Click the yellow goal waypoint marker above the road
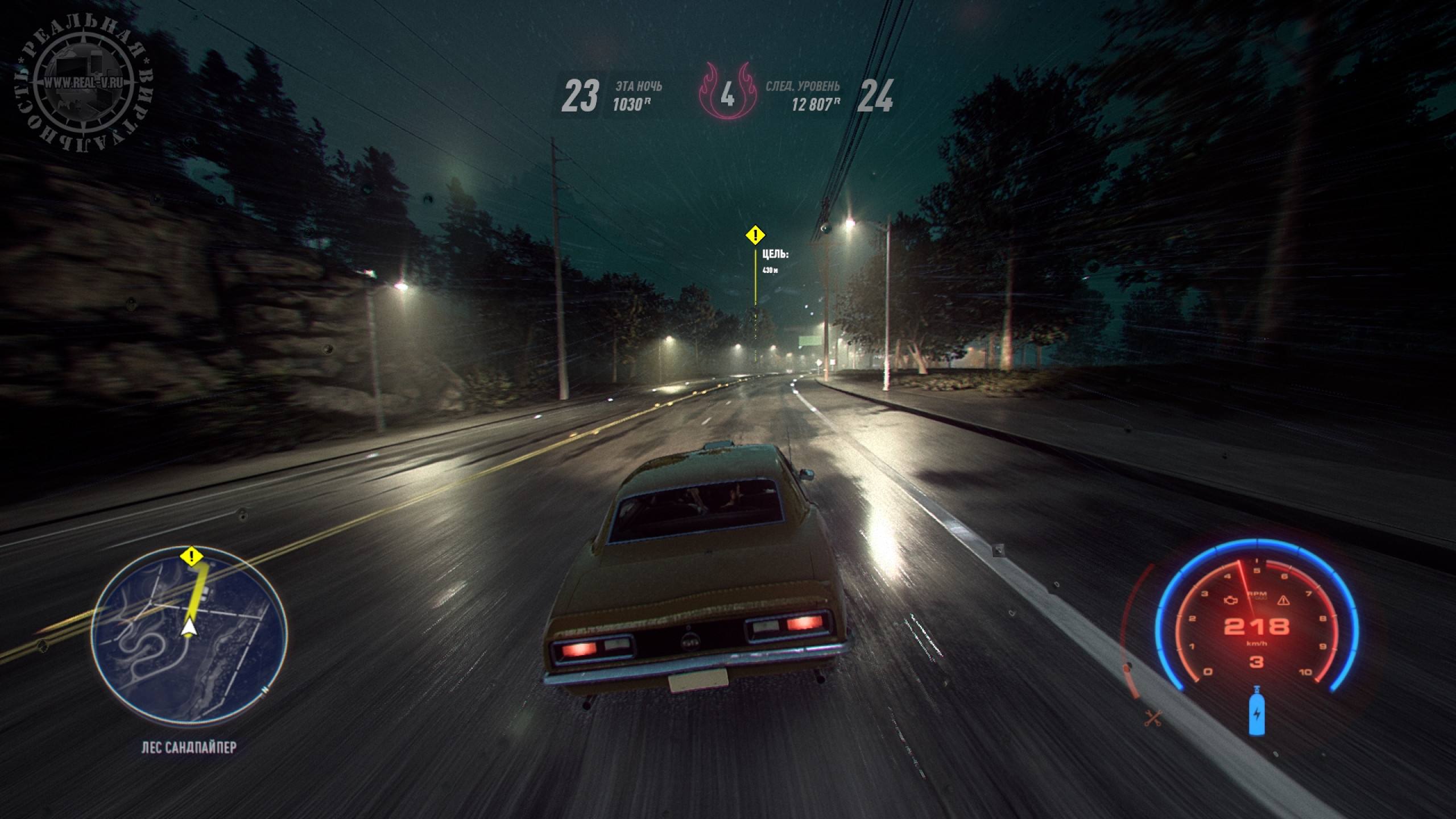Viewport: 1456px width, 819px height. tap(755, 234)
